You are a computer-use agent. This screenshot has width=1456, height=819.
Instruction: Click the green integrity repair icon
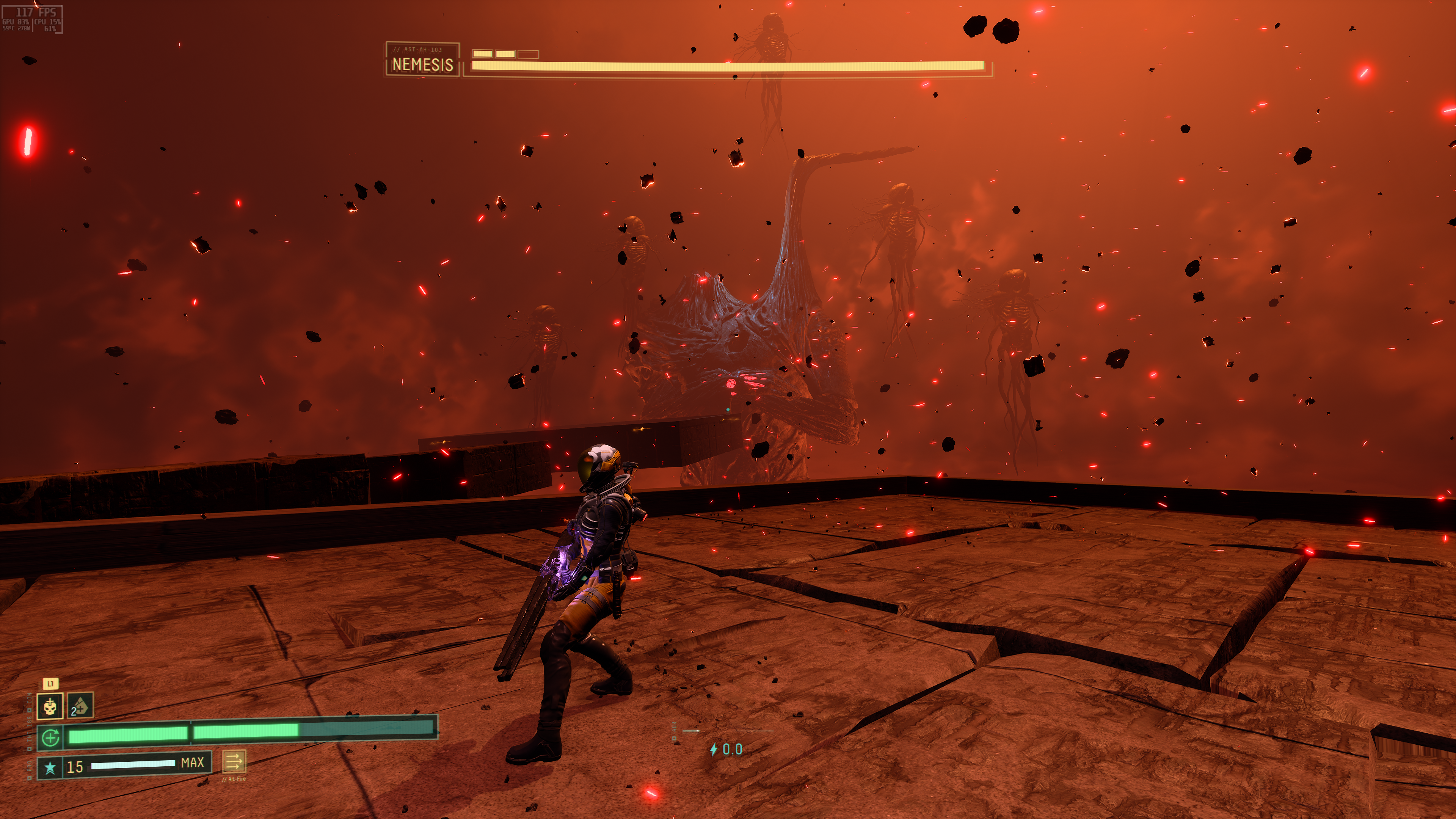[x=50, y=737]
